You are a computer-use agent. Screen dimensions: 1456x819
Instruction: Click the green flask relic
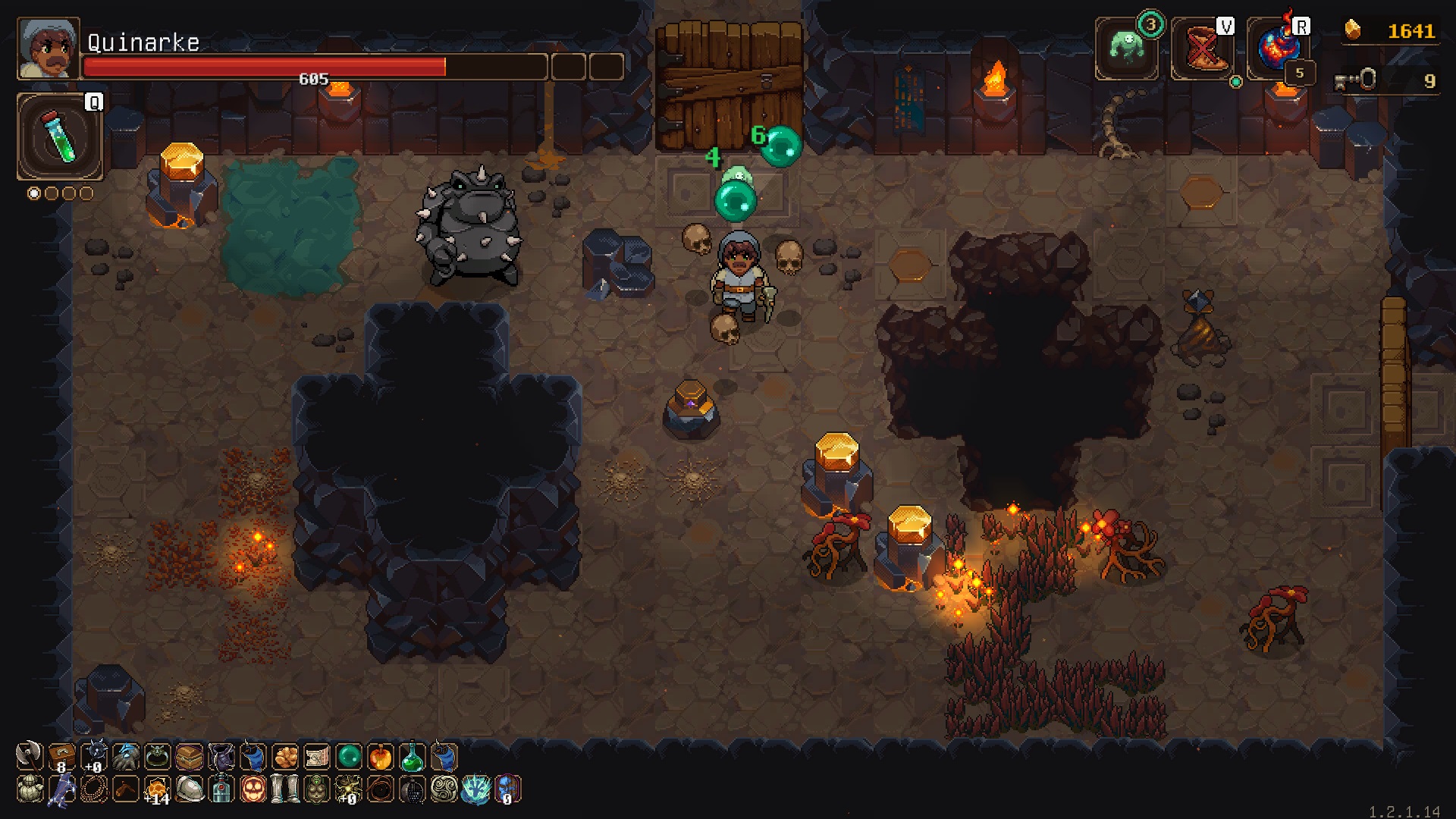412,756
